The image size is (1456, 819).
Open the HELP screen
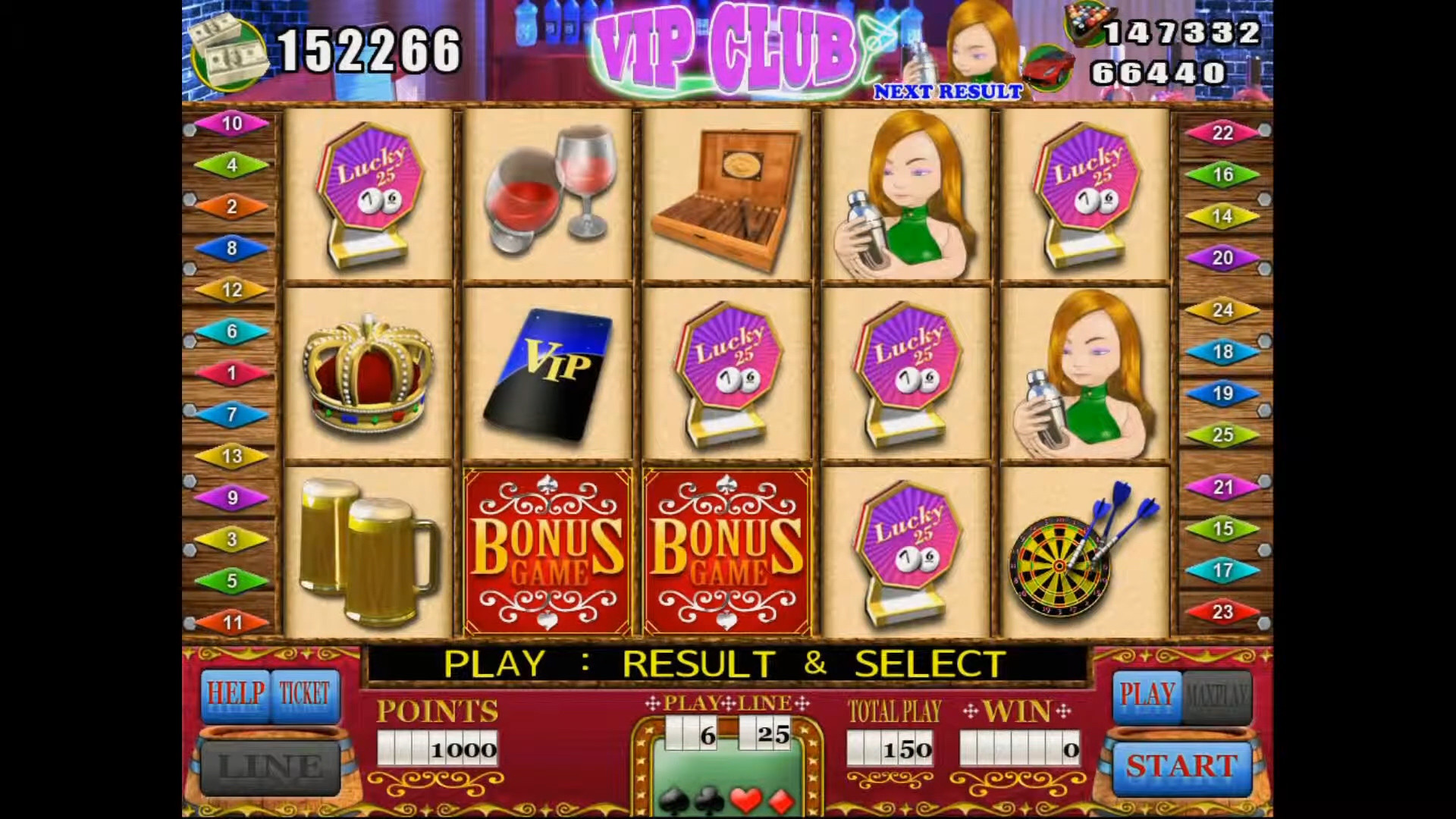click(x=236, y=694)
